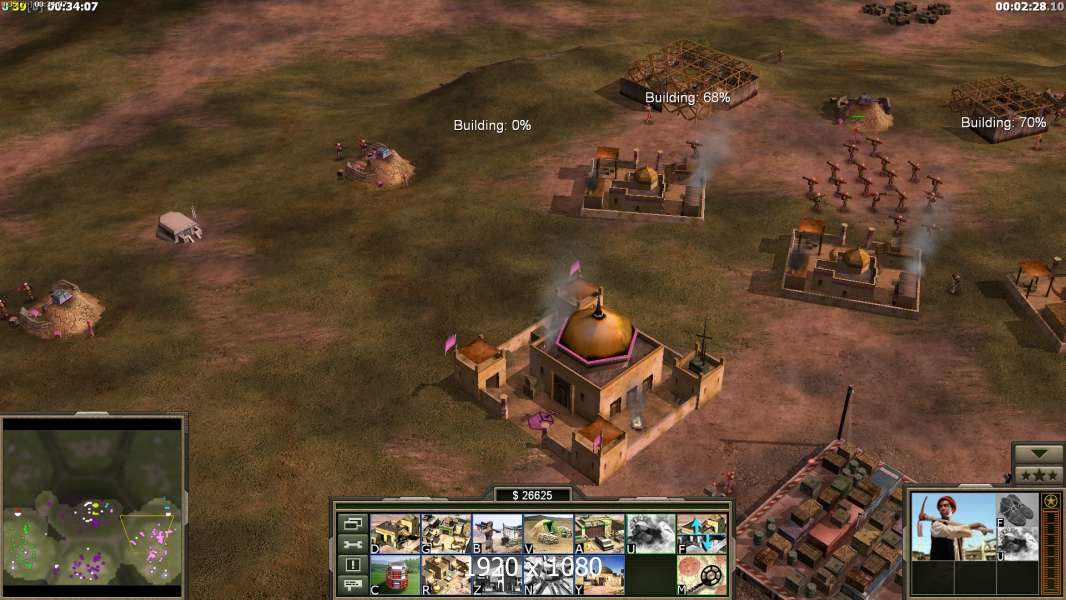Pick the Tunnel Network build icon marked V
Viewport: 1066px width, 600px height.
[x=548, y=534]
